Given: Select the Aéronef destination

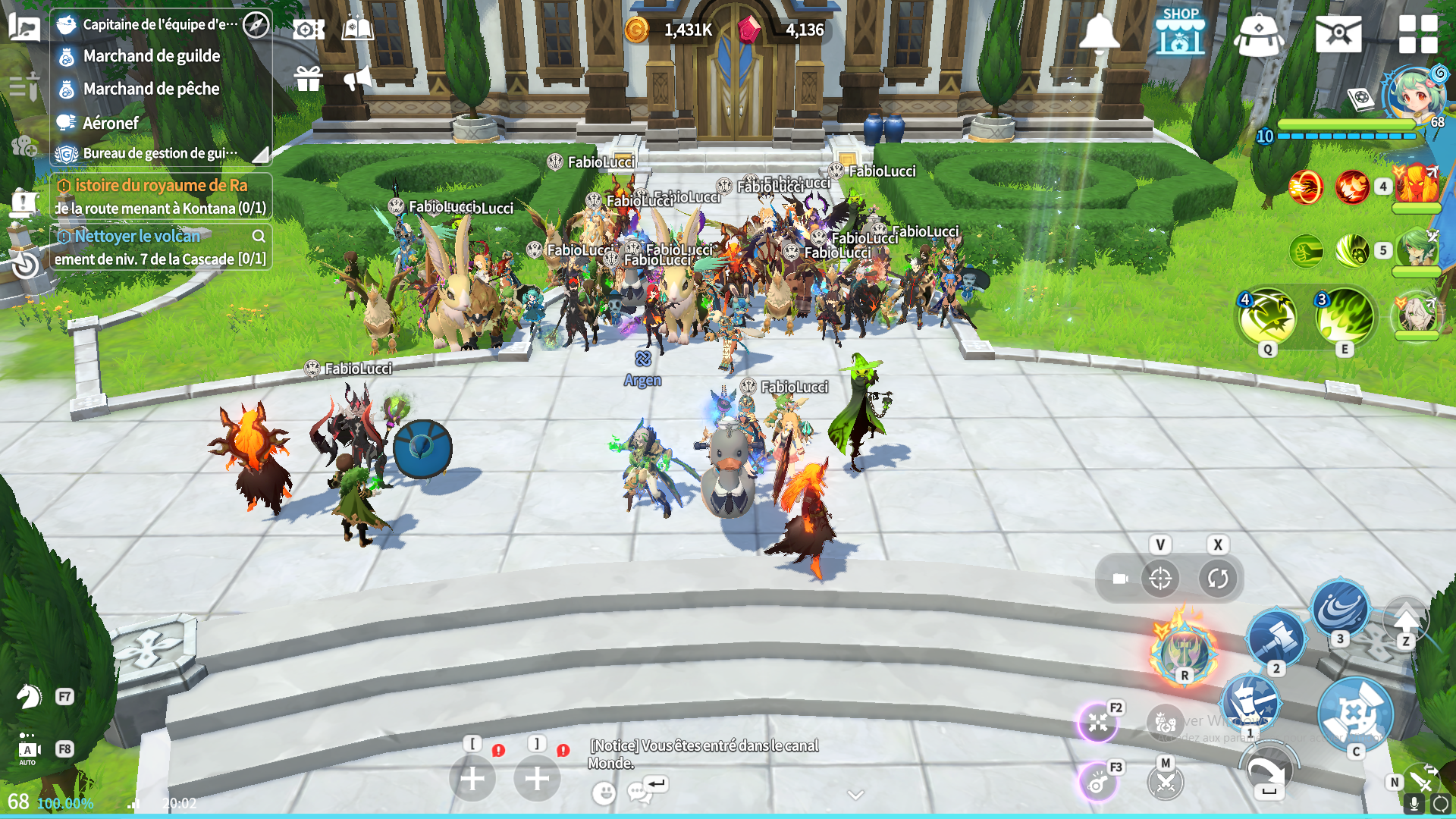Looking at the screenshot, I should tap(111, 123).
